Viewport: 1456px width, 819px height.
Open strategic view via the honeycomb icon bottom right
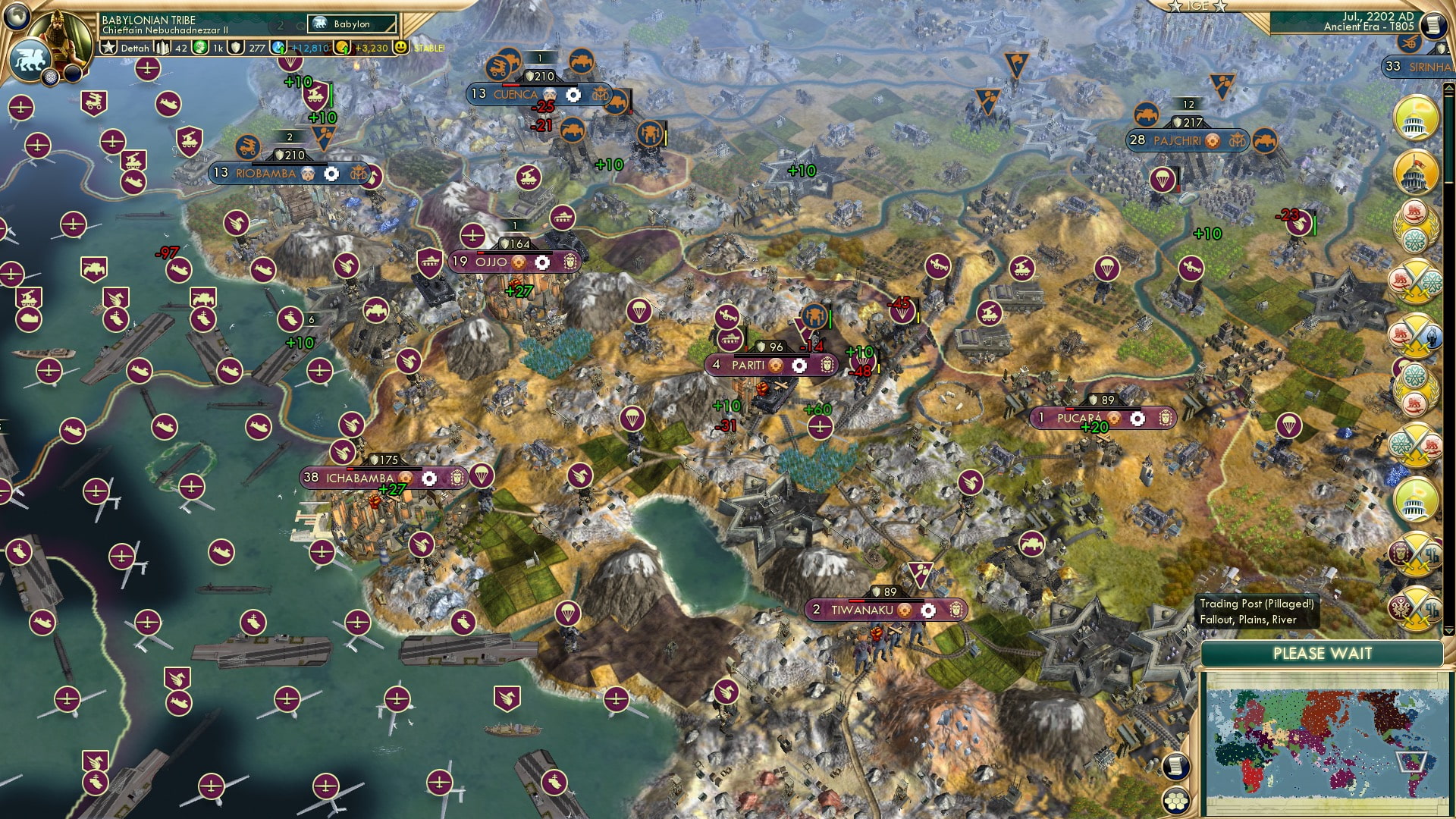(1176, 800)
